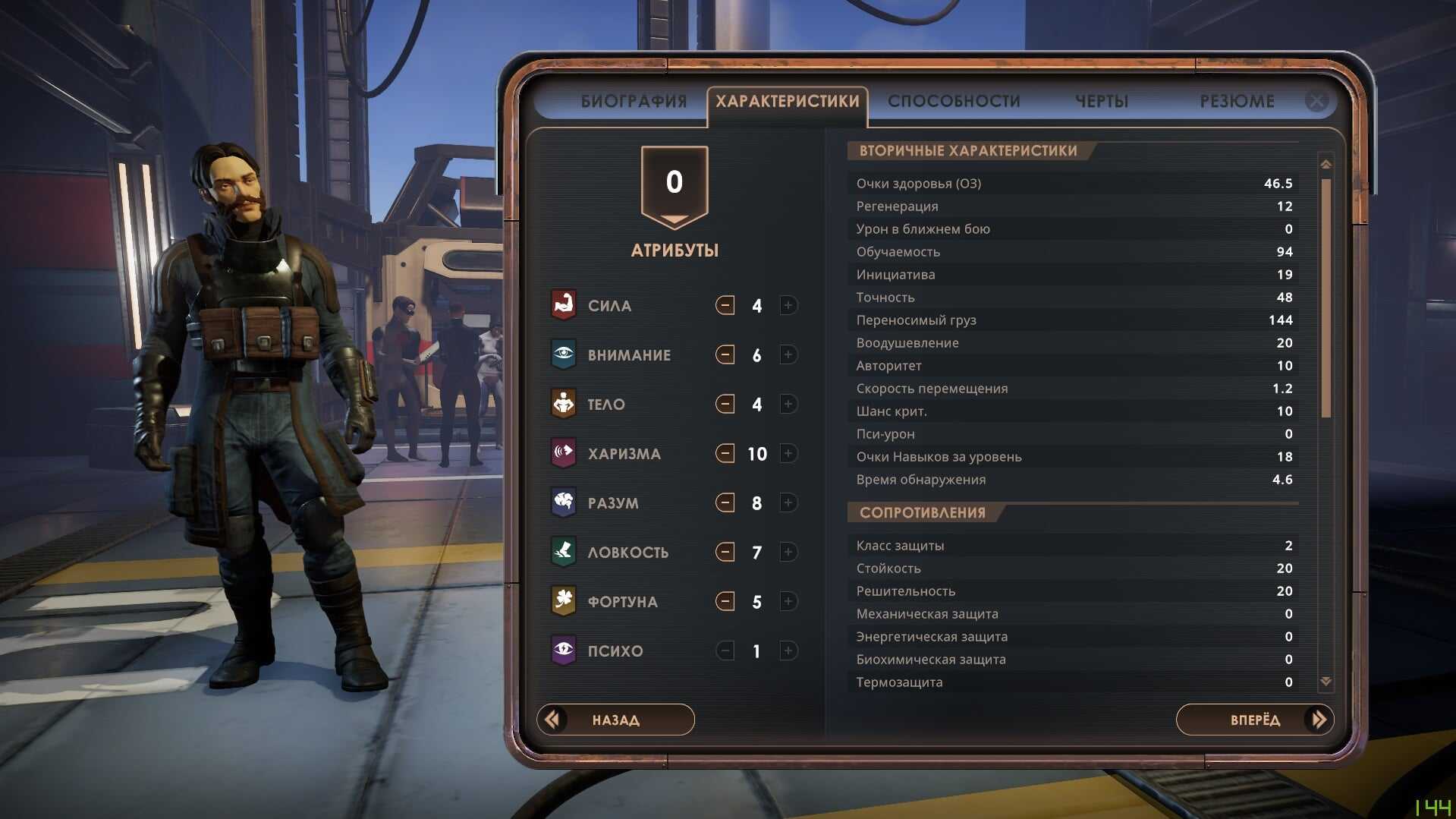Click the secondary stats scroll-down arrow
The width and height of the screenshot is (1456, 819).
click(x=1325, y=682)
